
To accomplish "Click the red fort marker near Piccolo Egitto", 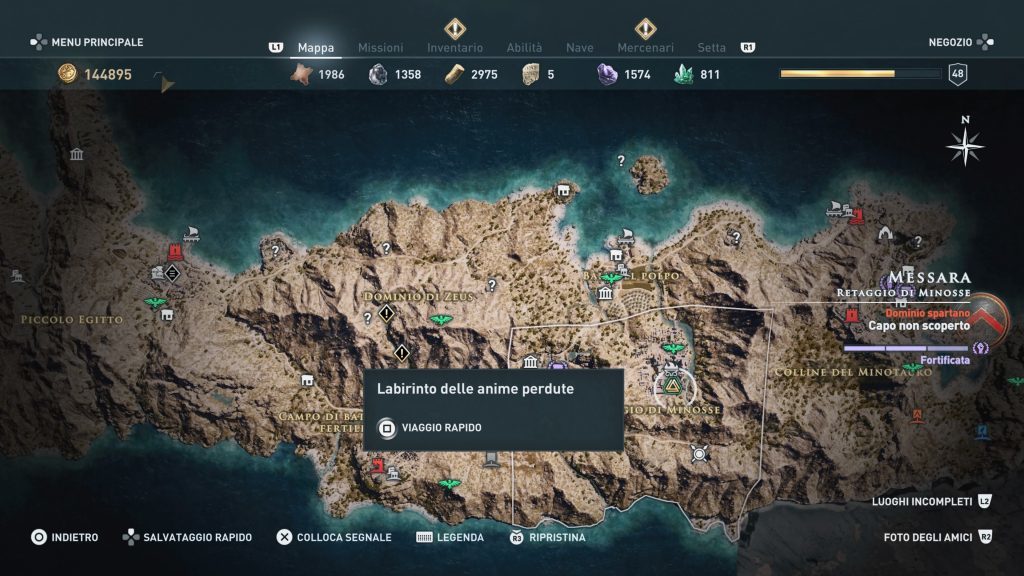I will click(x=176, y=251).
